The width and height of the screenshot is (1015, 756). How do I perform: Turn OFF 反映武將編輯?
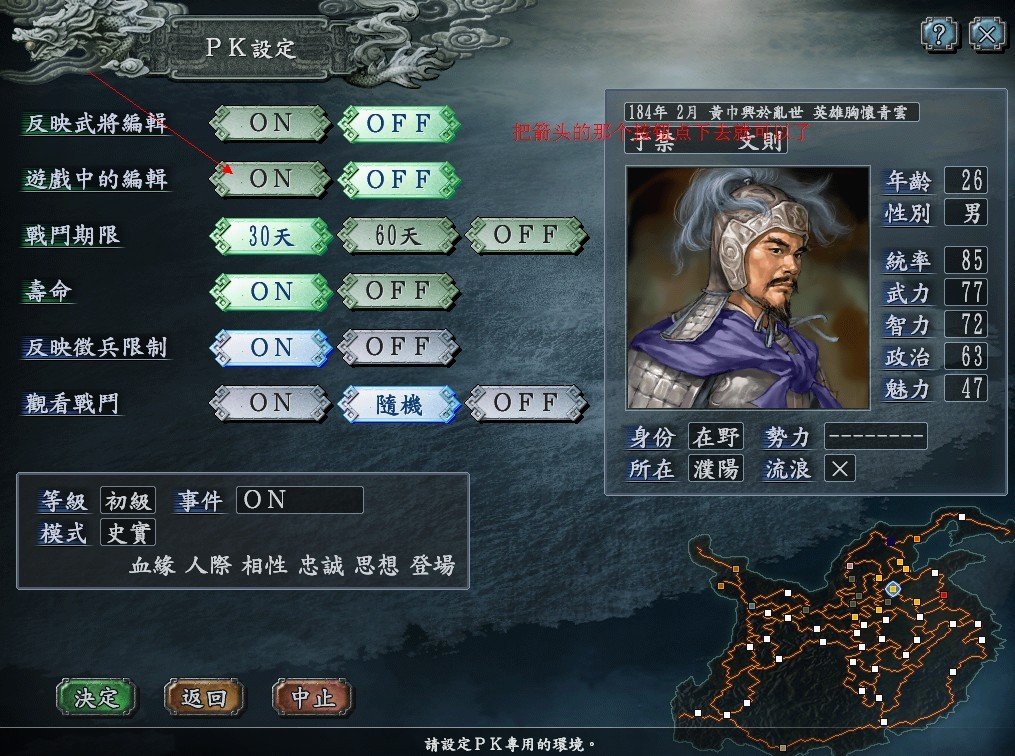pyautogui.click(x=398, y=124)
